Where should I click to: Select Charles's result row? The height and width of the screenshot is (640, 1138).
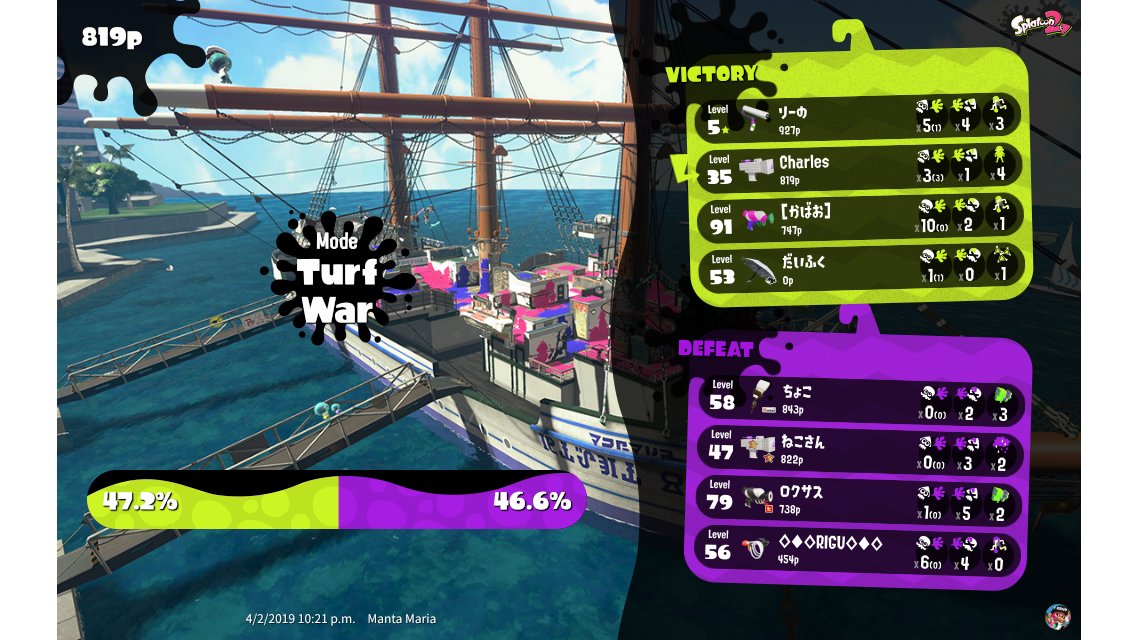point(858,169)
